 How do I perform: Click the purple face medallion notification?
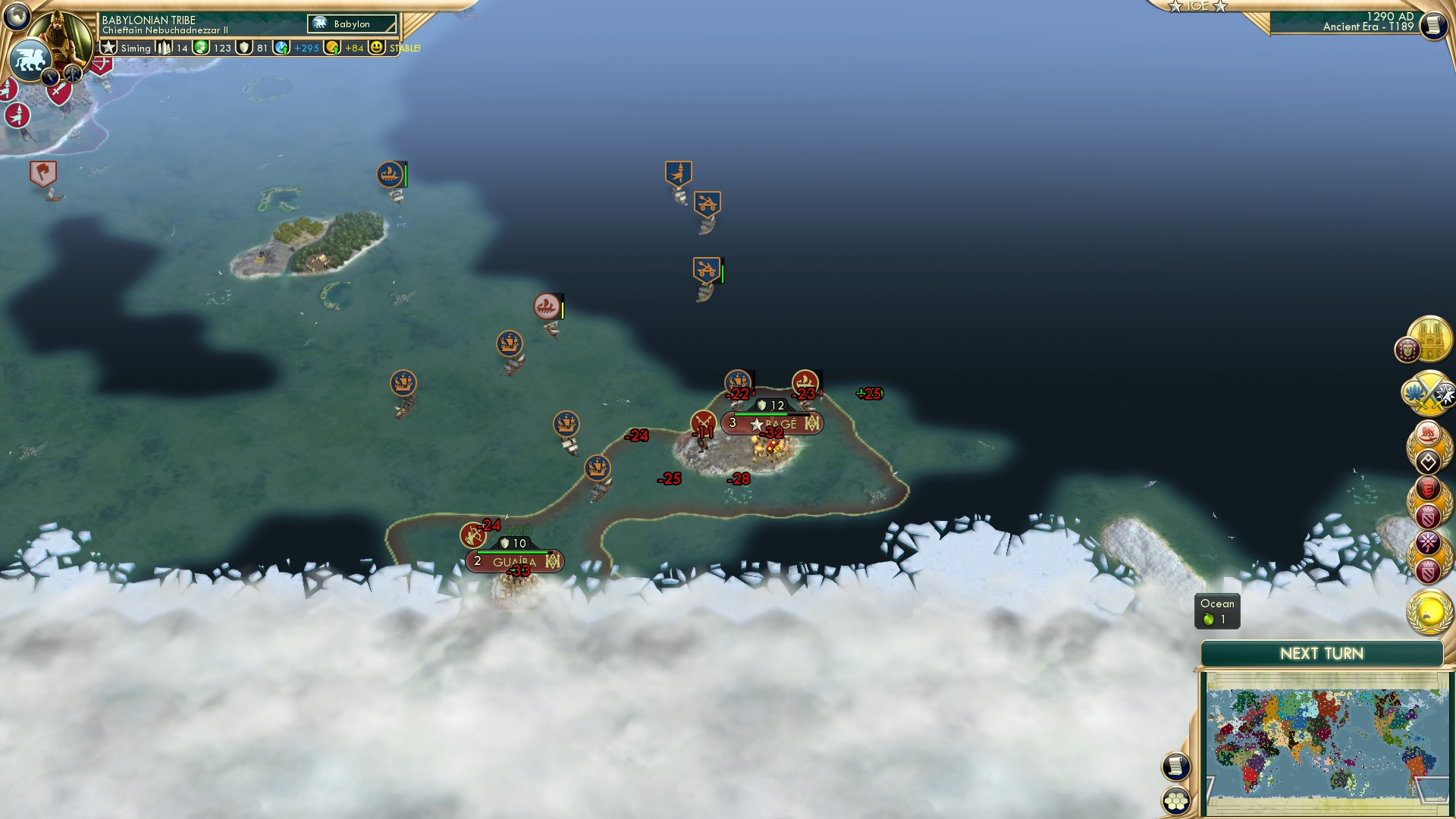pyautogui.click(x=1407, y=350)
